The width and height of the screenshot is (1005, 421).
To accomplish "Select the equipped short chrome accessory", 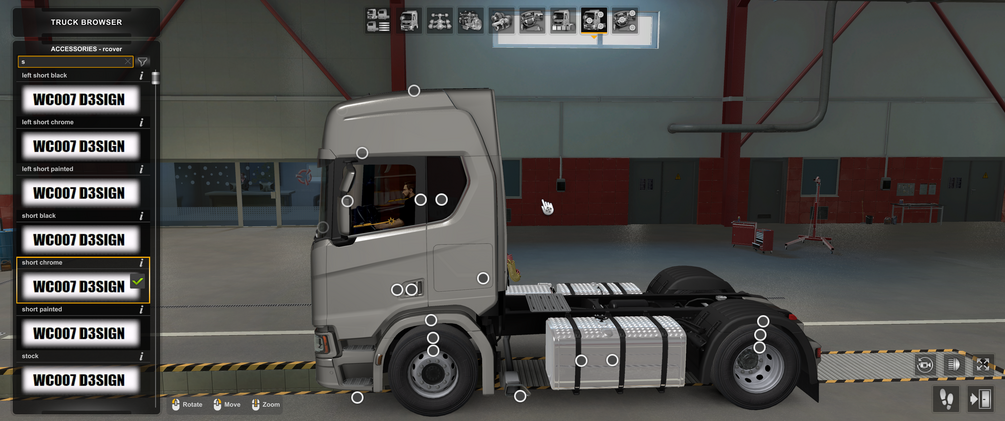I will coord(79,286).
